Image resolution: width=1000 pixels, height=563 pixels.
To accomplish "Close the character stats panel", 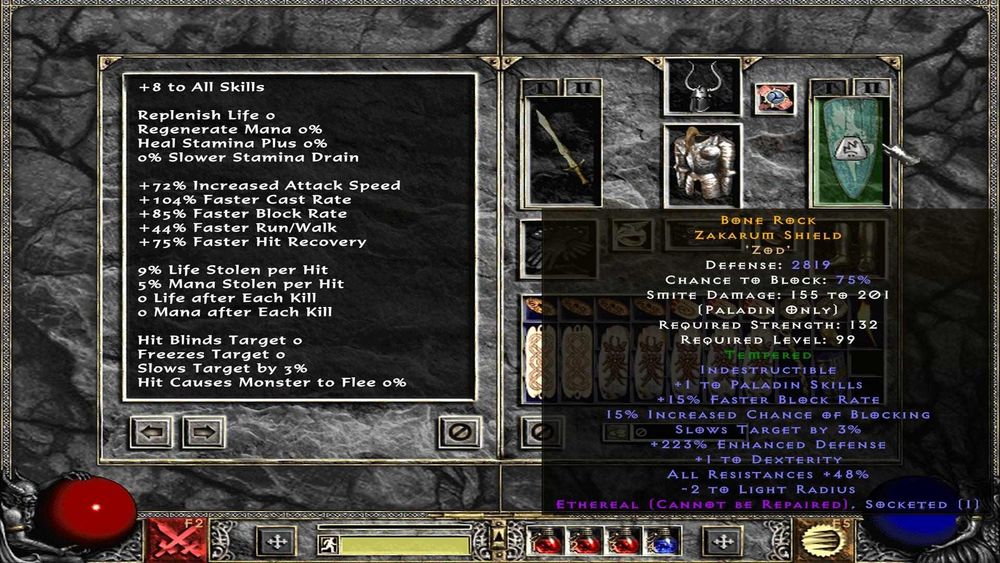I will (459, 433).
